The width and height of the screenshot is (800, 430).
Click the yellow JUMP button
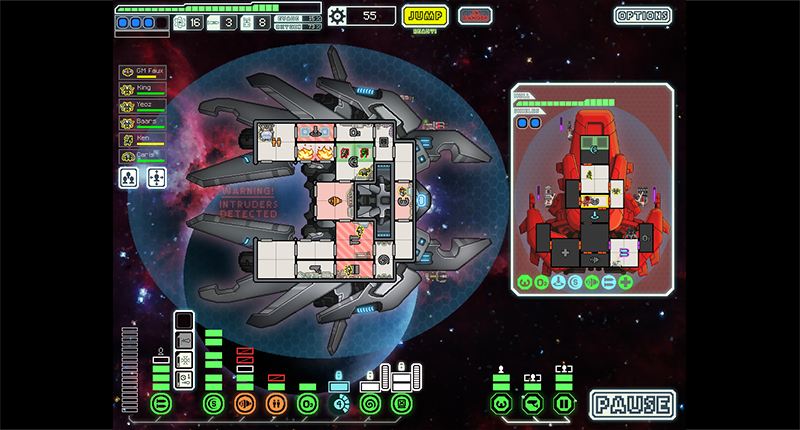coord(425,15)
